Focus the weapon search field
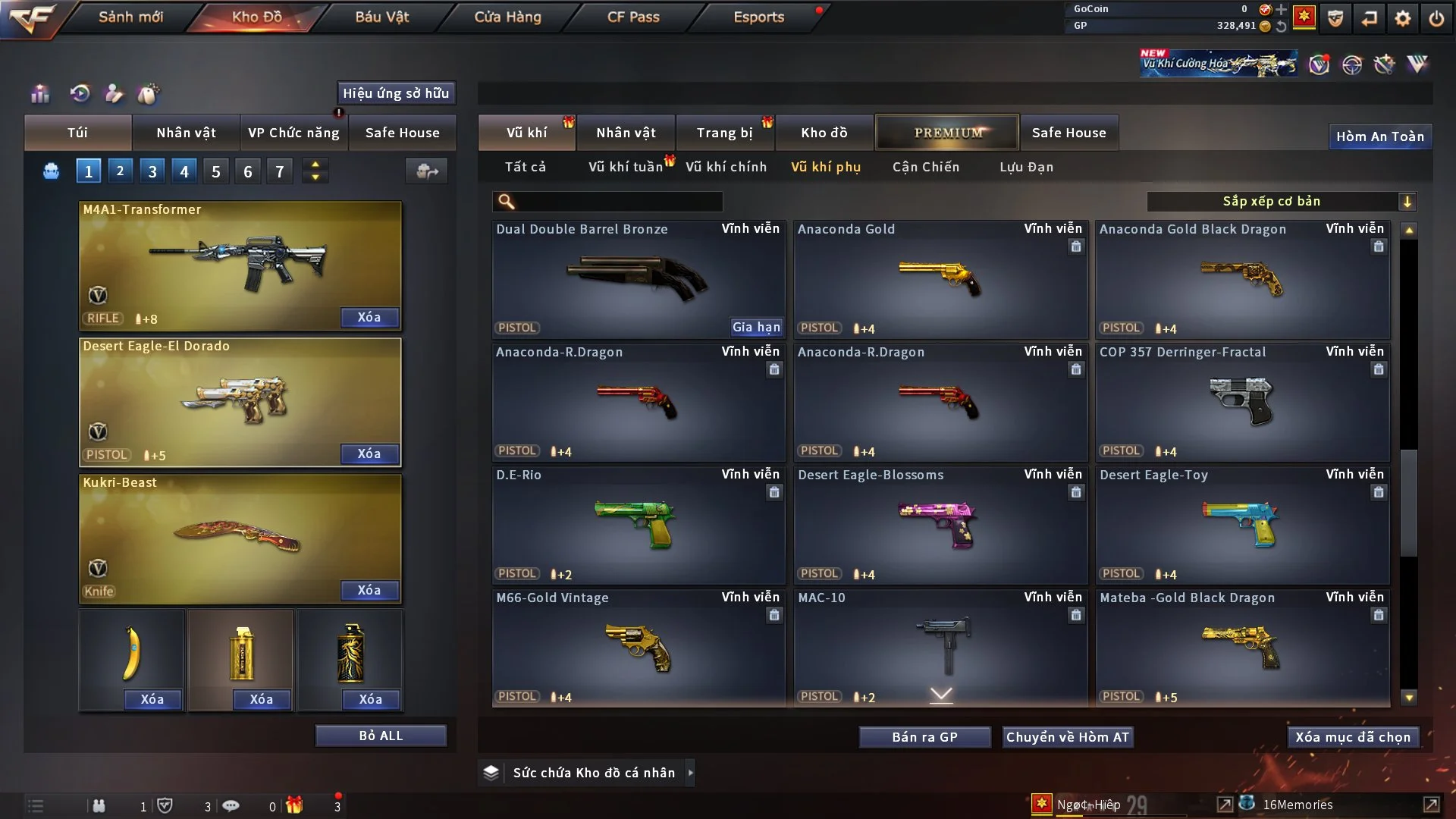The image size is (1456, 819). (x=618, y=201)
